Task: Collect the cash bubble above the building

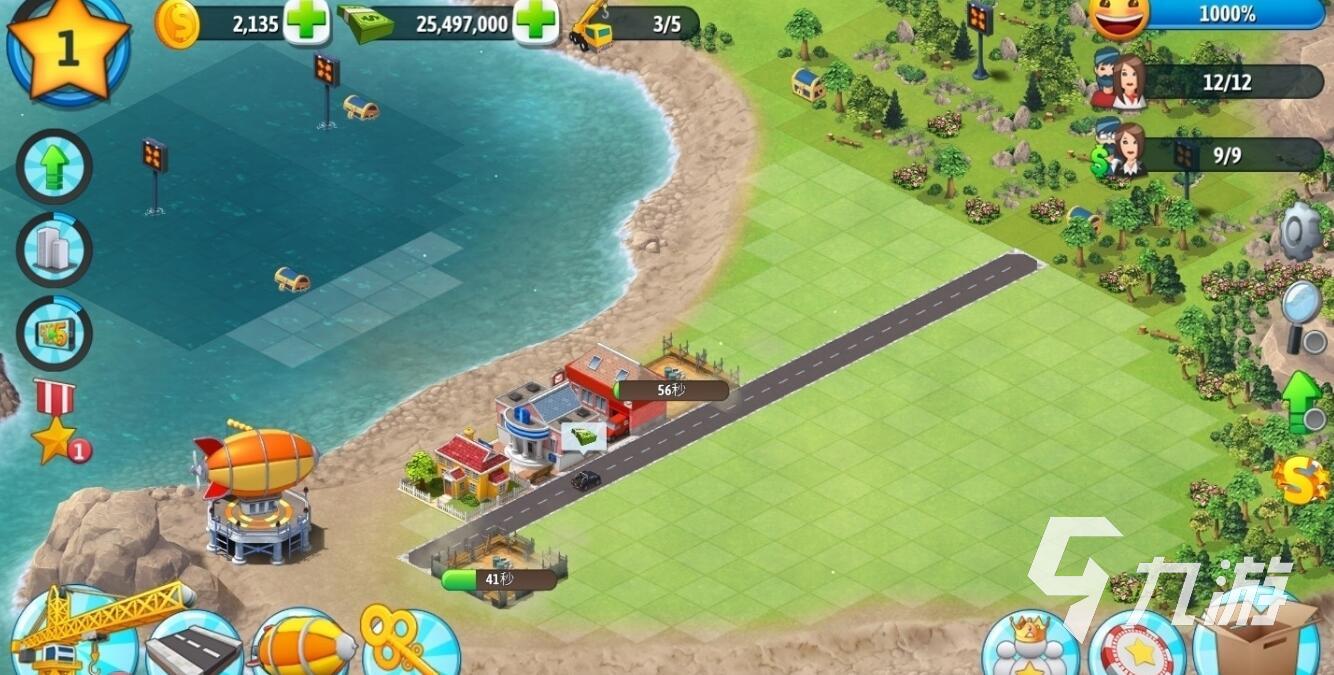Action: (583, 437)
